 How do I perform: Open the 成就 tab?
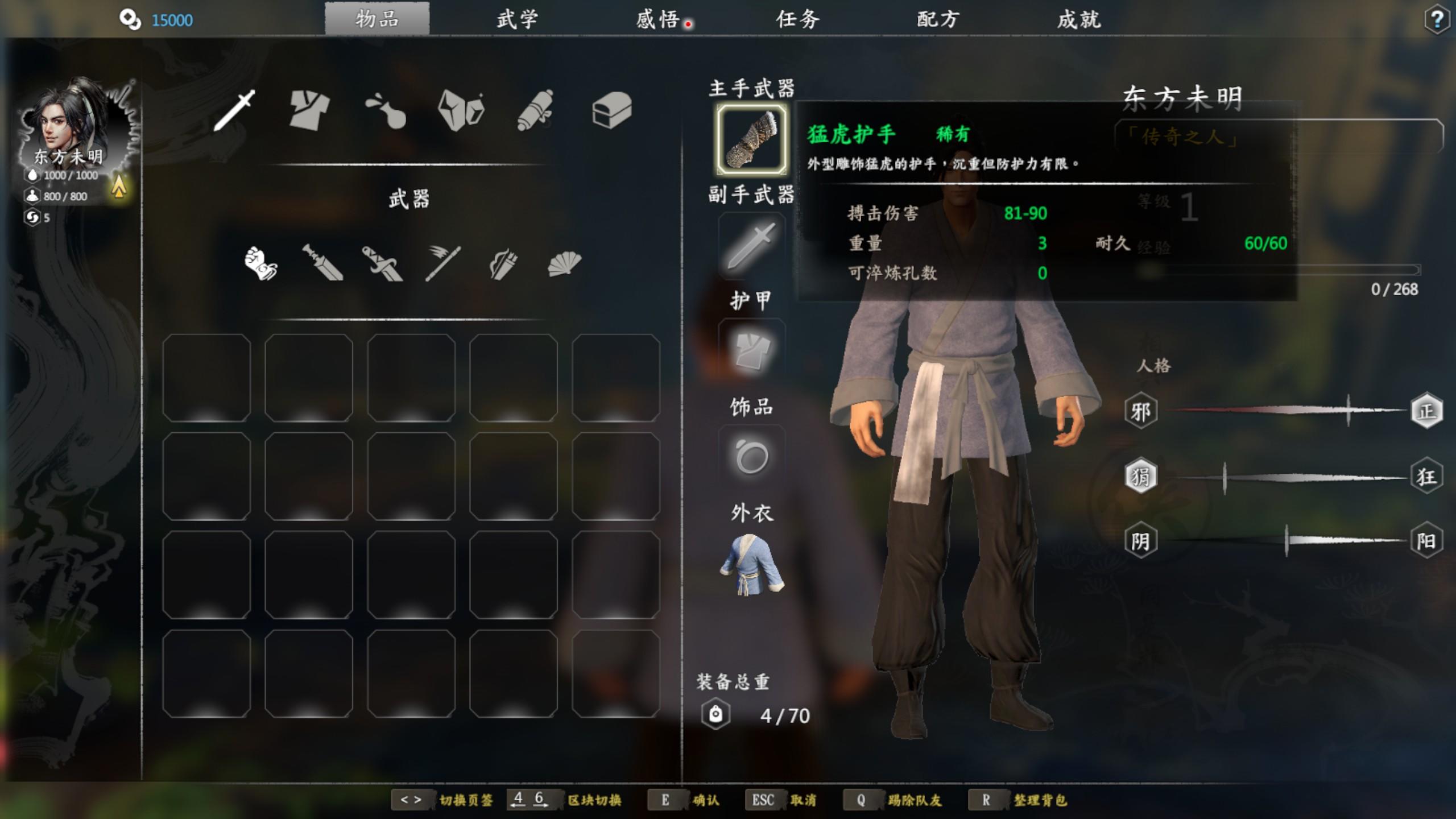[1079, 20]
